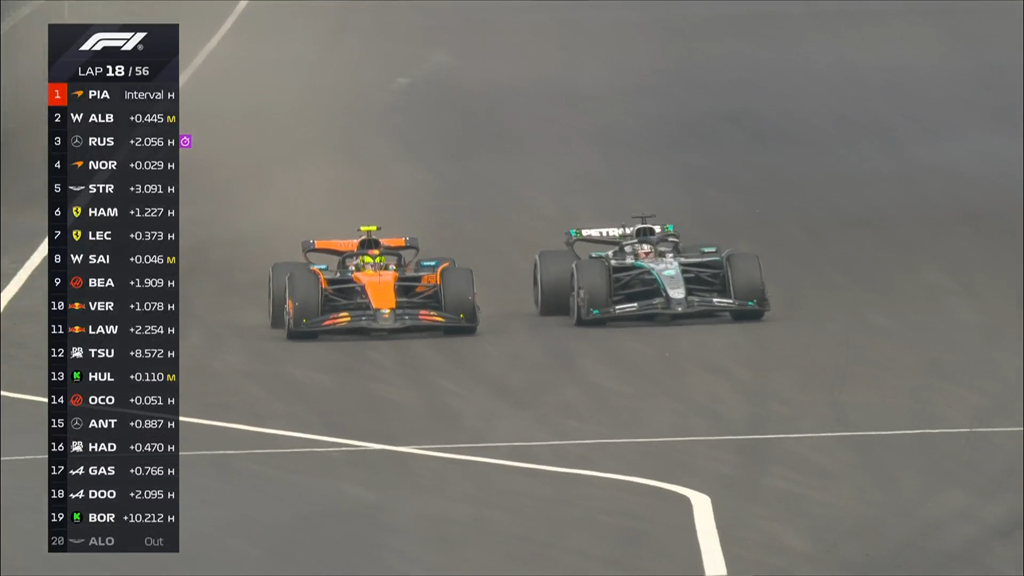Select NOR row in the leaderboard
Viewport: 1024px width, 576px height.
[x=113, y=165]
